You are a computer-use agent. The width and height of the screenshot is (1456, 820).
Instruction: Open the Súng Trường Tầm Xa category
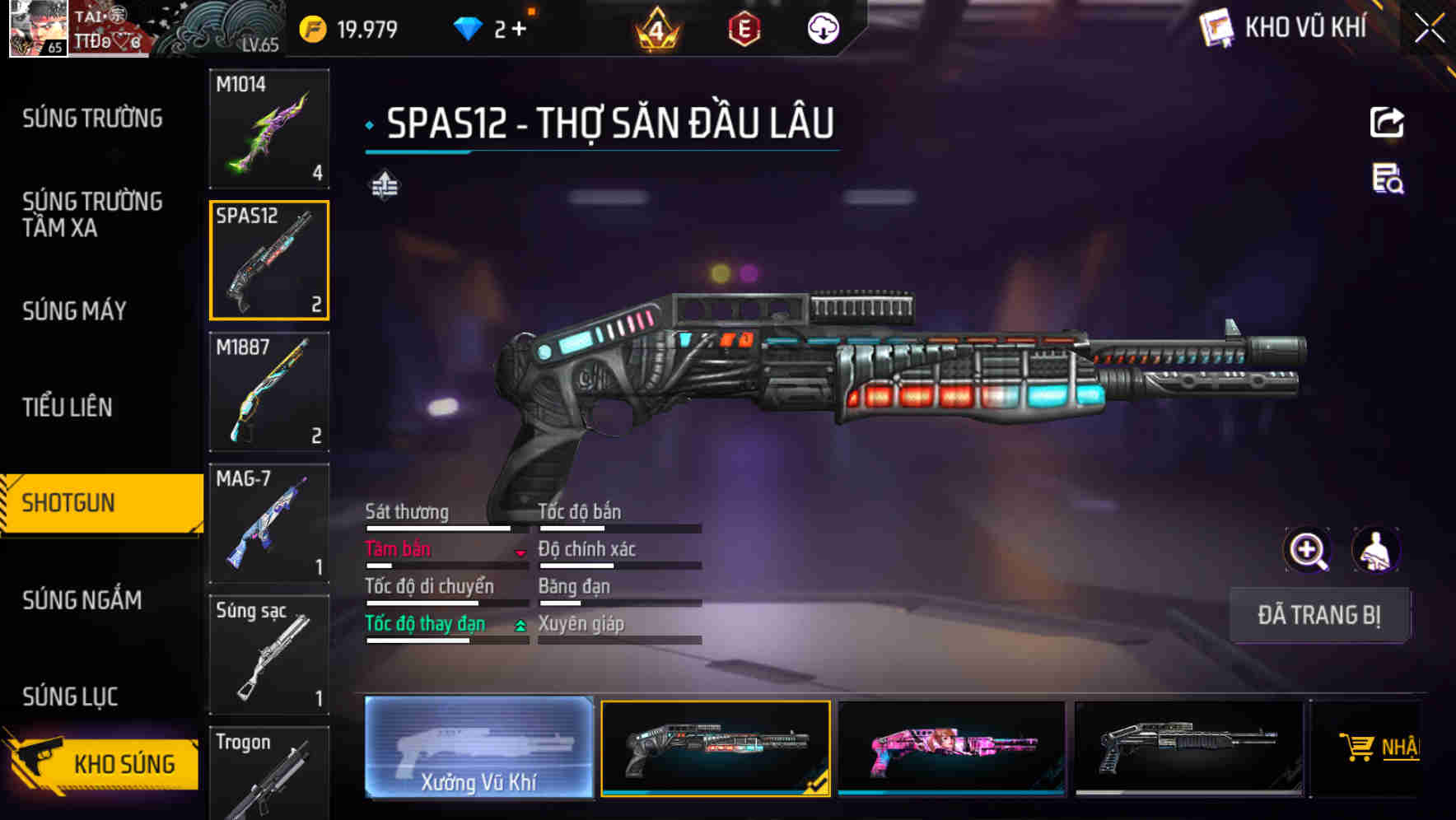[92, 214]
